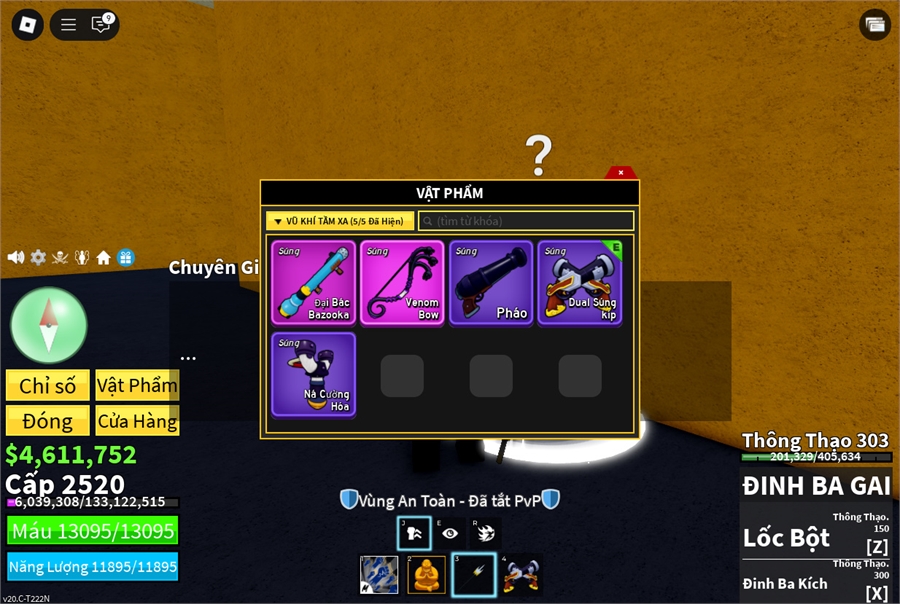Choose the Pháo cannon item
This screenshot has width=900, height=604.
pyautogui.click(x=491, y=282)
